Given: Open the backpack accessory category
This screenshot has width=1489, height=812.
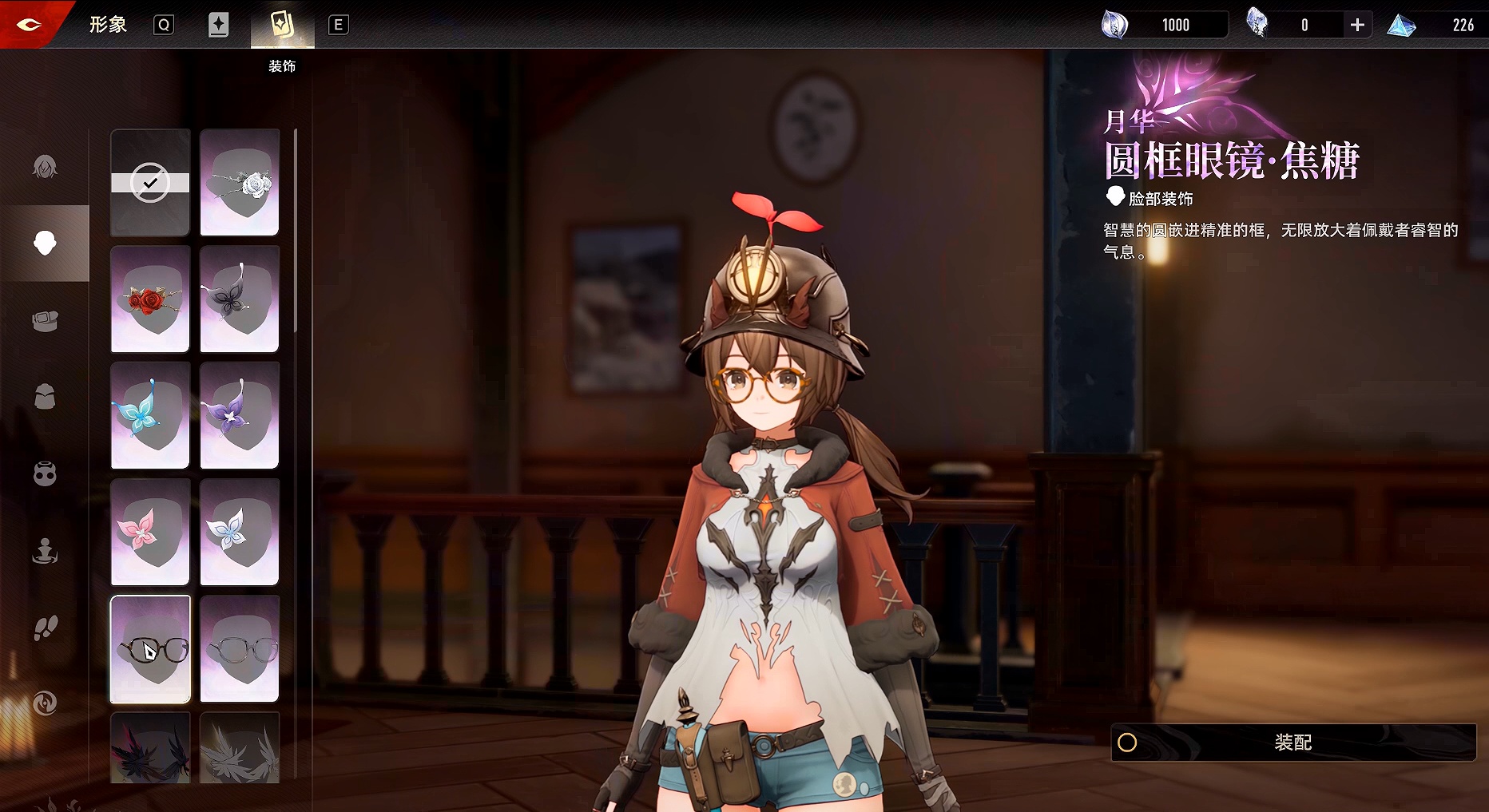Looking at the screenshot, I should (45, 397).
